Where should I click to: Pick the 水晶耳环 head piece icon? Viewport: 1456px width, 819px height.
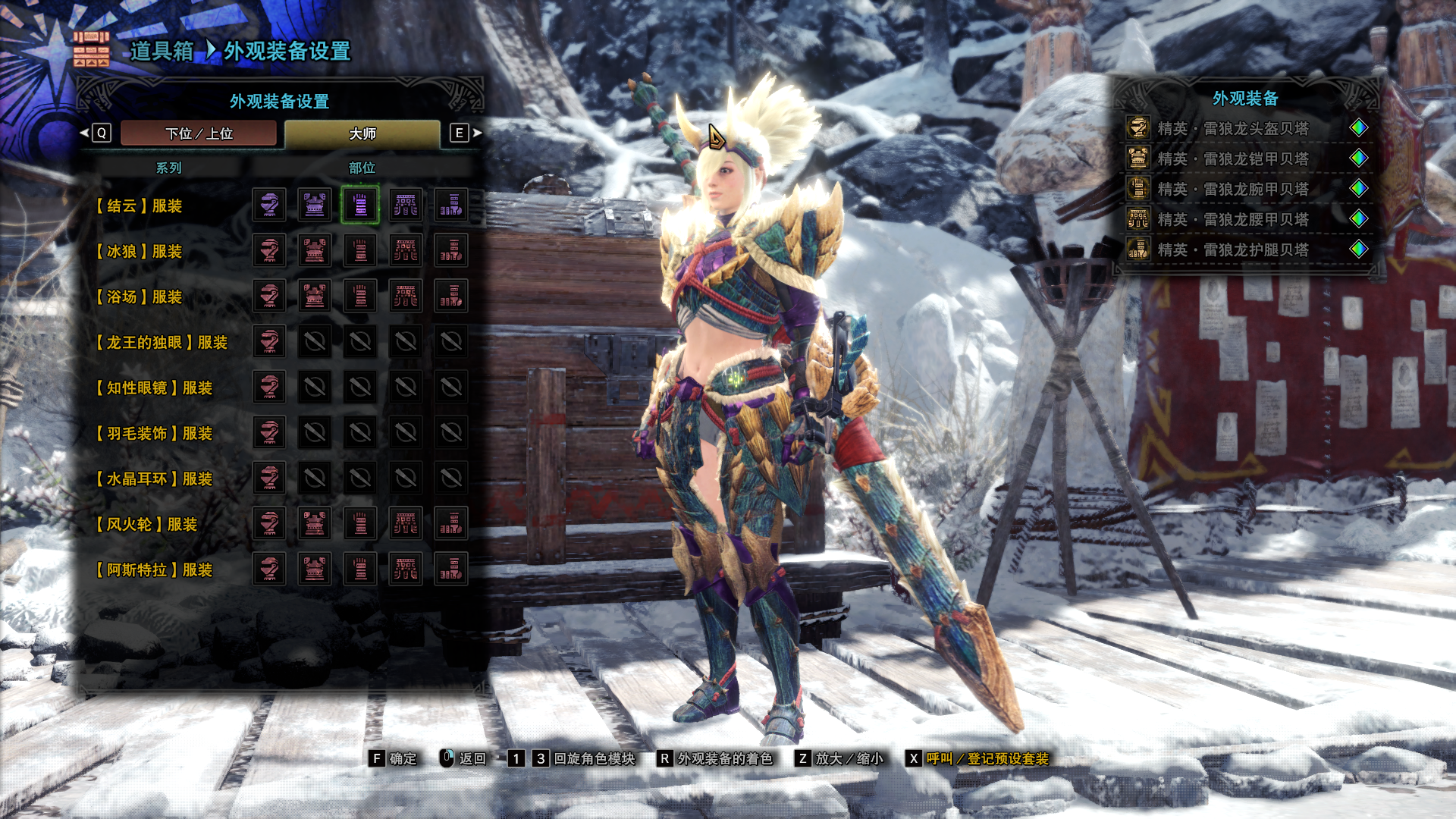click(269, 479)
